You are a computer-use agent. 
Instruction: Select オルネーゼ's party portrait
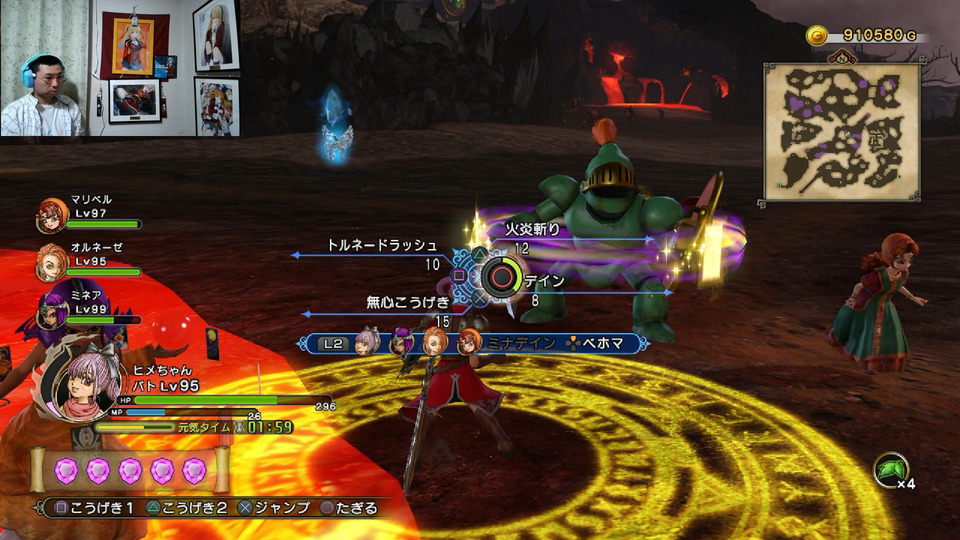click(x=50, y=261)
